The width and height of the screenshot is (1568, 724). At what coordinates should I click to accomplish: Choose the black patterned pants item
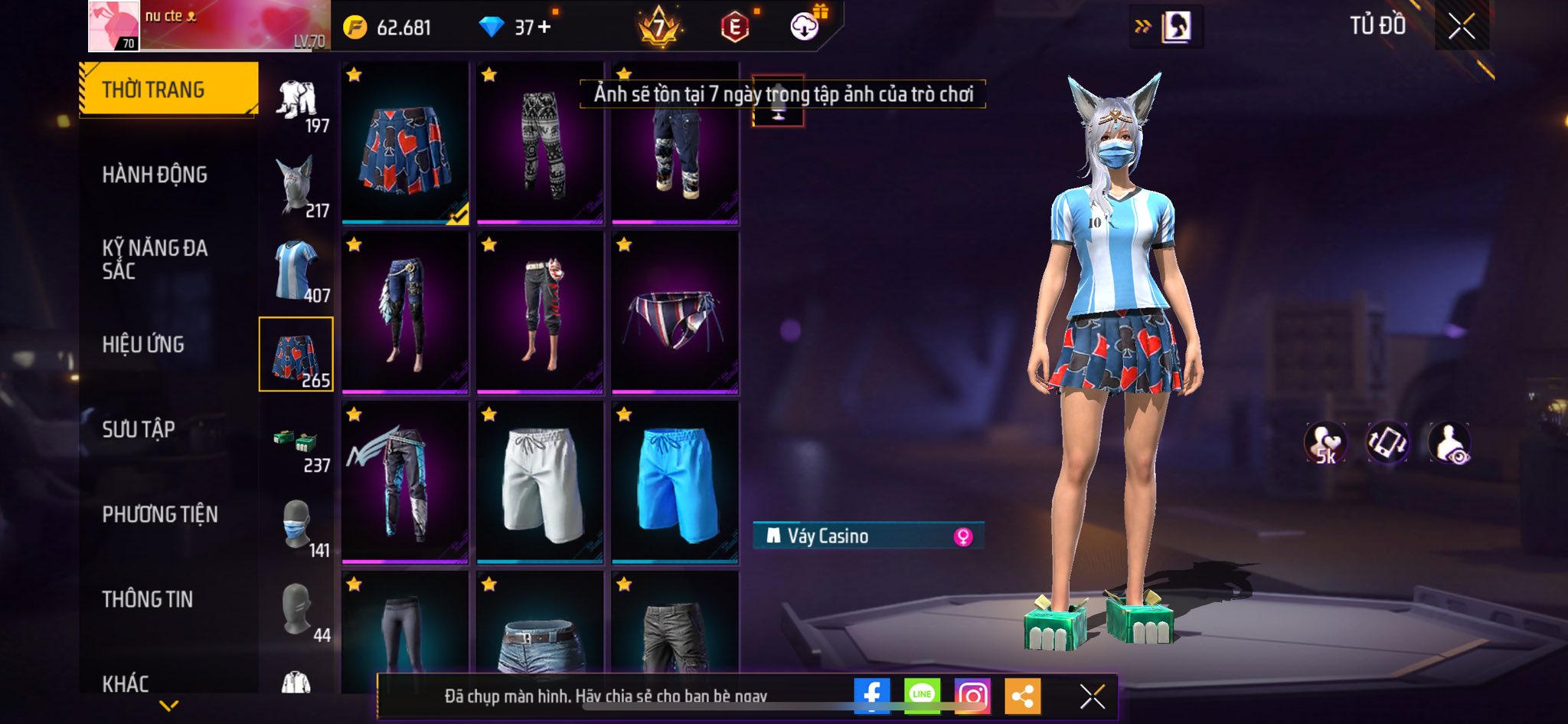pyautogui.click(x=540, y=143)
